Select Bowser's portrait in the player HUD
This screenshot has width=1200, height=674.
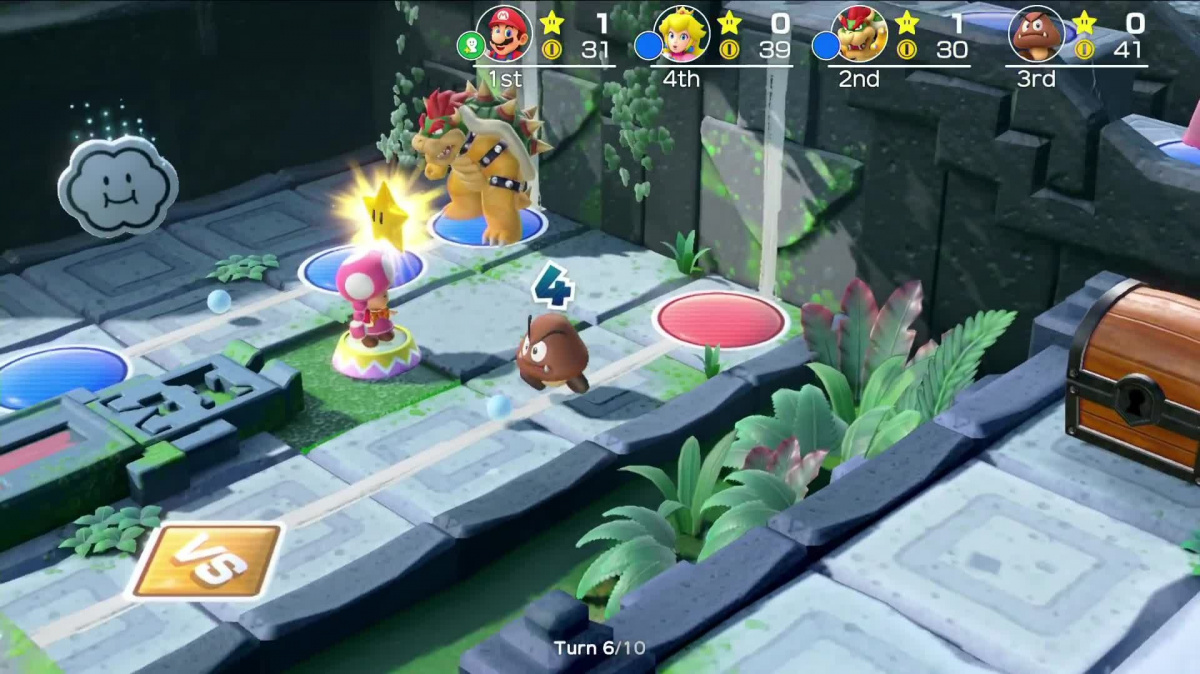(859, 34)
